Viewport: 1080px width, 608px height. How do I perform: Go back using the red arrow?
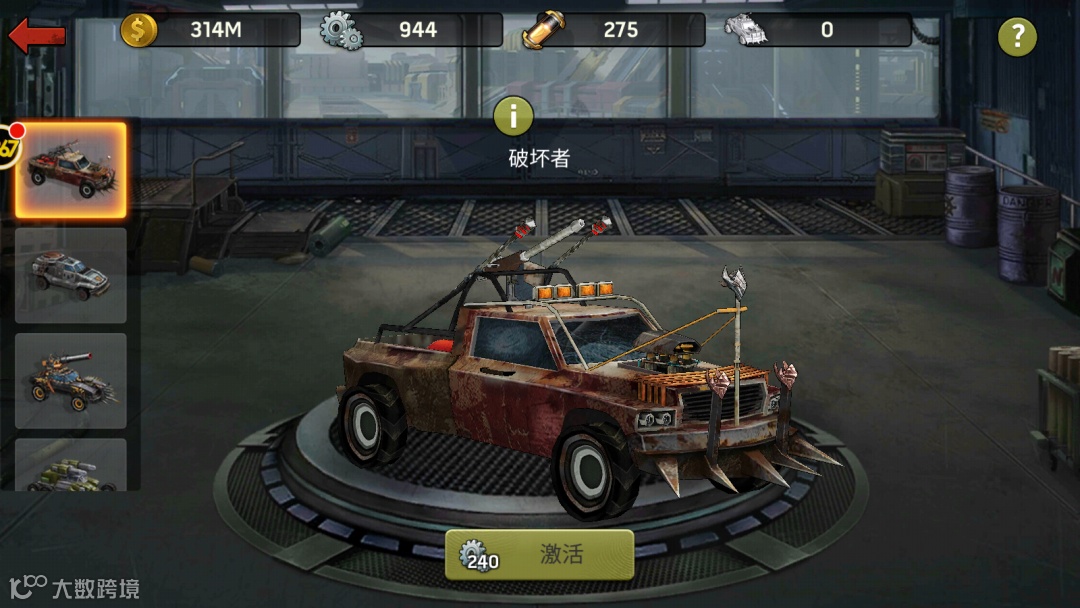click(37, 37)
